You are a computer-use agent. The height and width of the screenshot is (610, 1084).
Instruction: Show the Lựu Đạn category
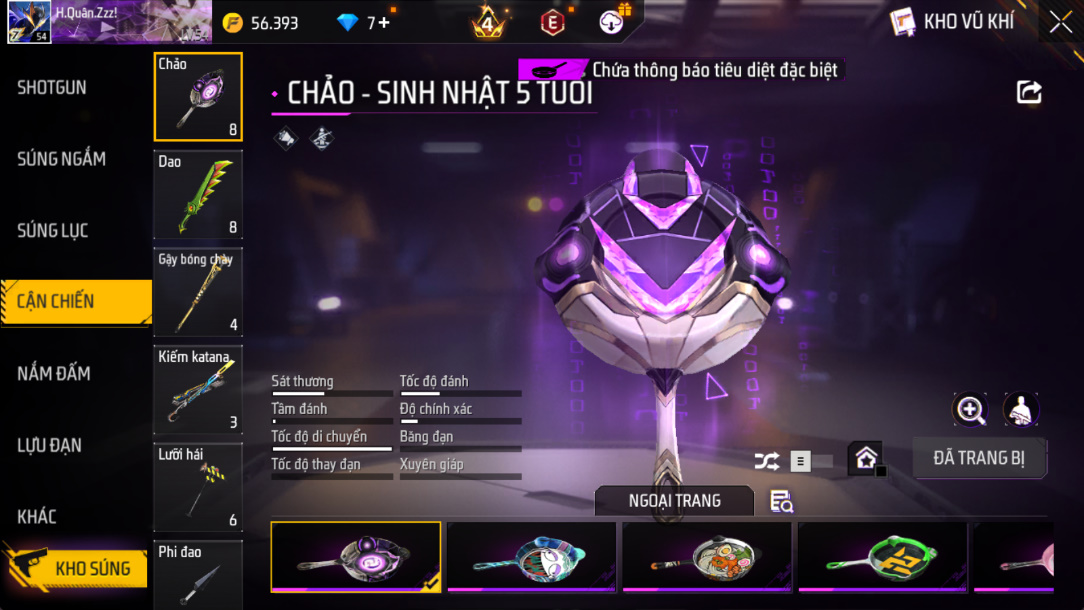tap(50, 446)
